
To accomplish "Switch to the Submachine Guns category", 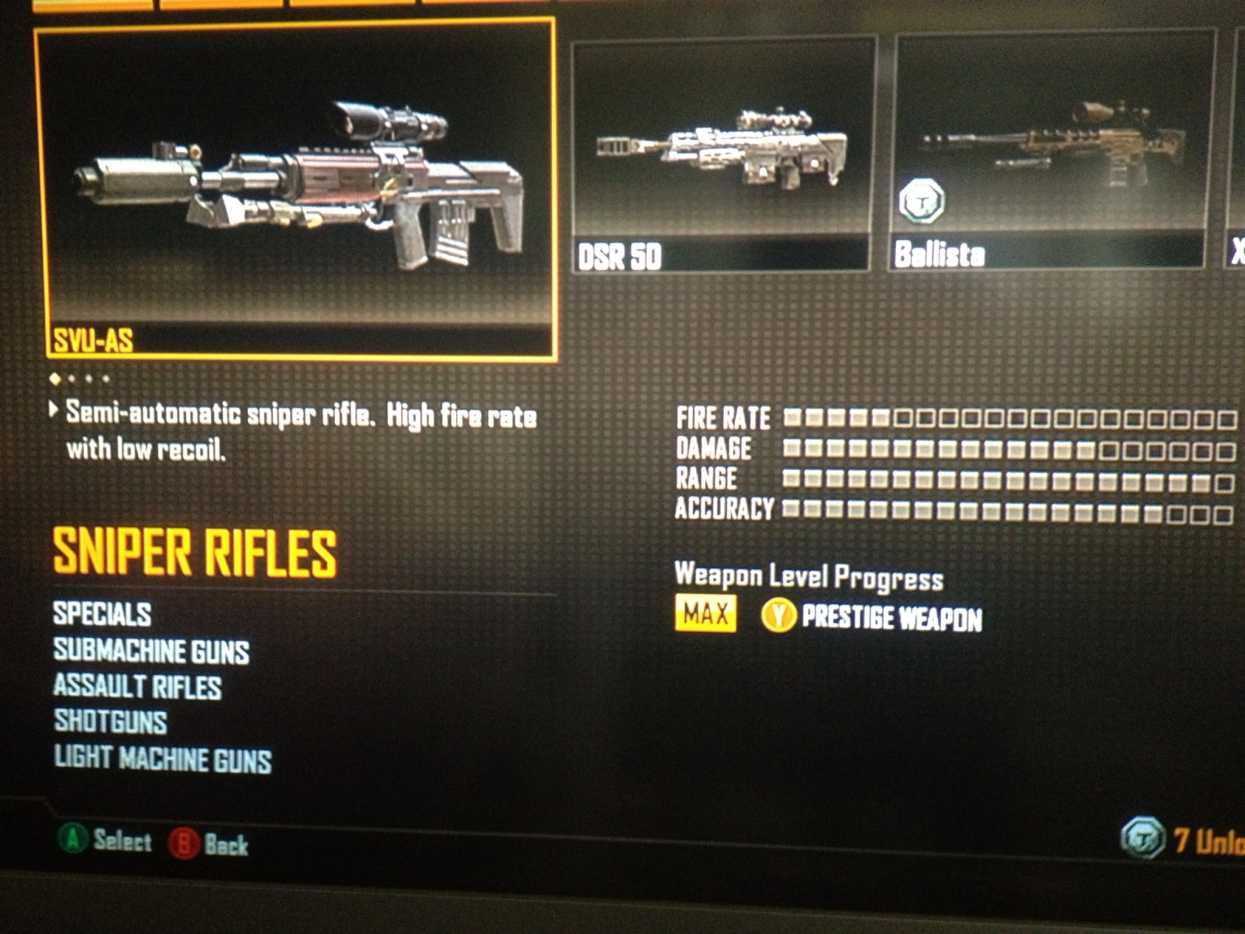I will 151,652.
